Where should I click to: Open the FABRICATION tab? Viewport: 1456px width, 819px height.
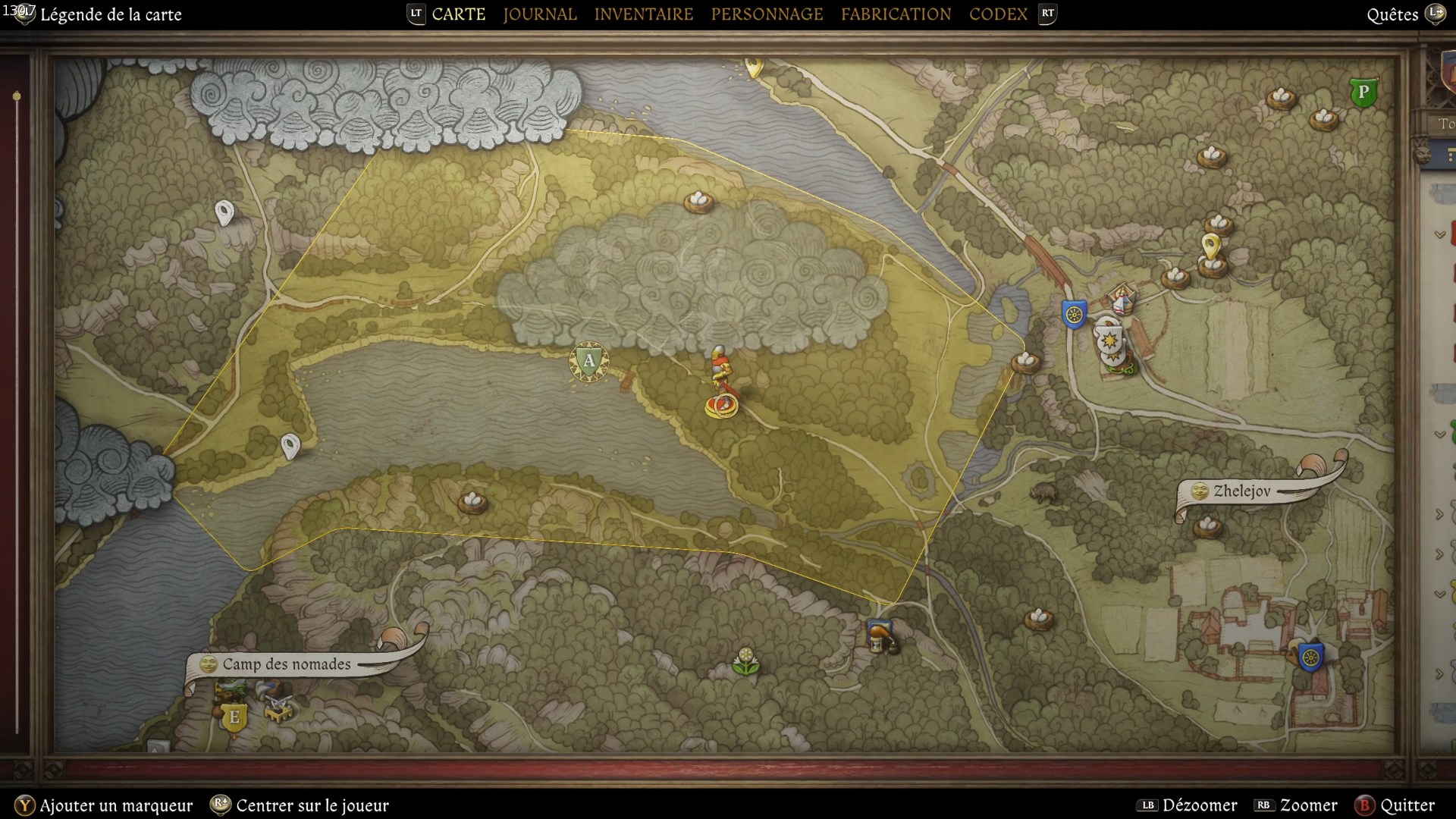pyautogui.click(x=895, y=14)
